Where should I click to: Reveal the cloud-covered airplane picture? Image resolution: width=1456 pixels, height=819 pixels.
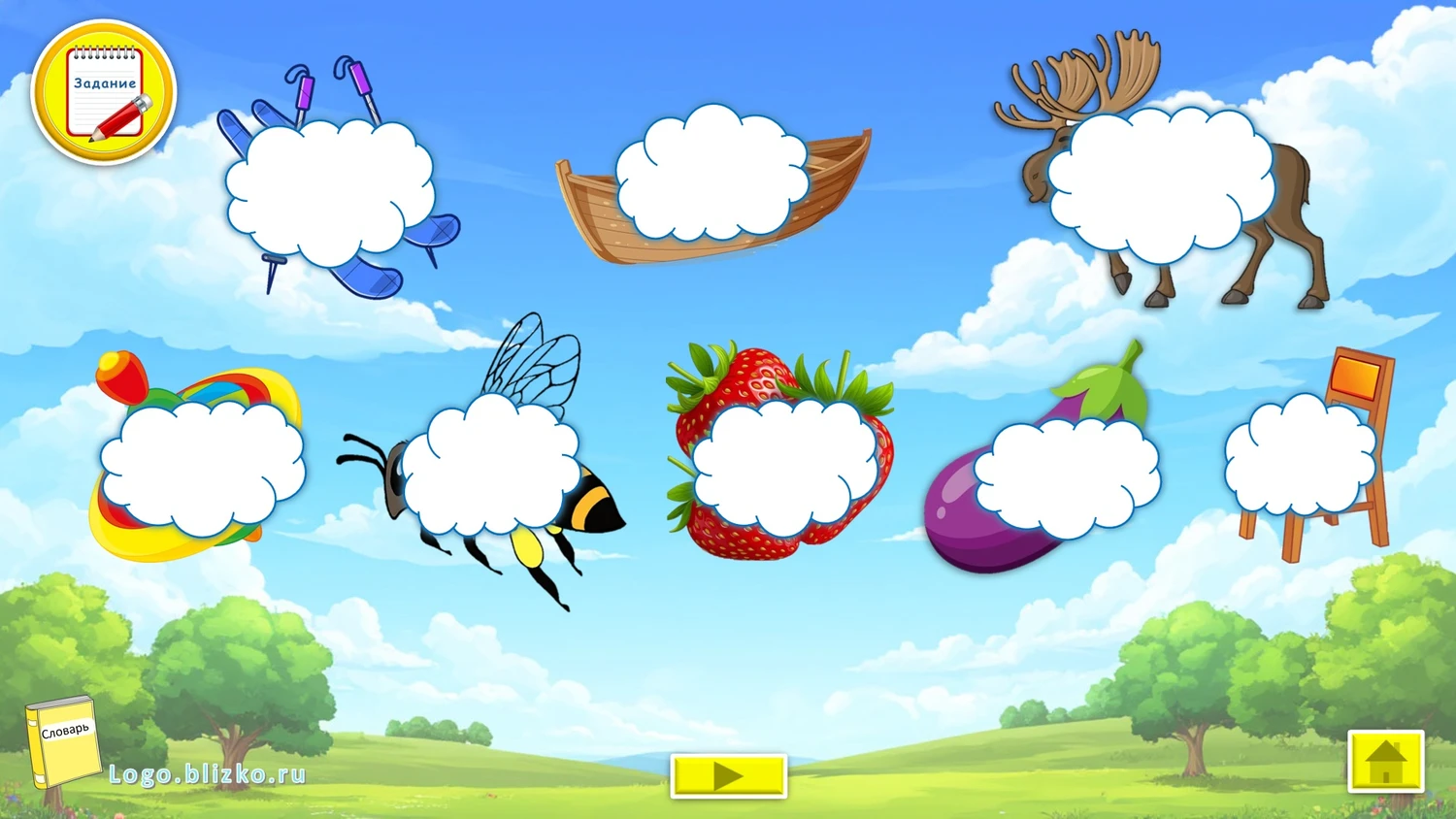click(x=330, y=194)
